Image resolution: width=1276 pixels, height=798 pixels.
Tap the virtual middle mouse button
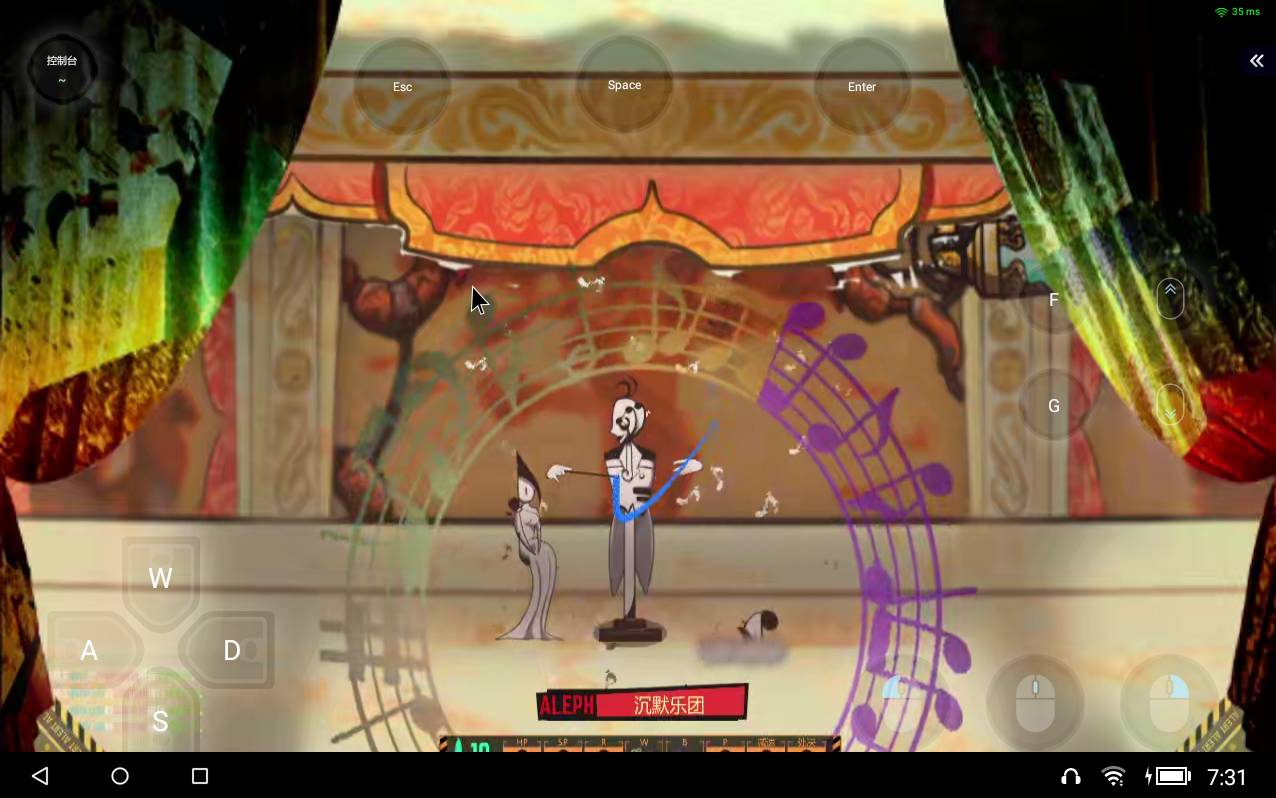1035,702
